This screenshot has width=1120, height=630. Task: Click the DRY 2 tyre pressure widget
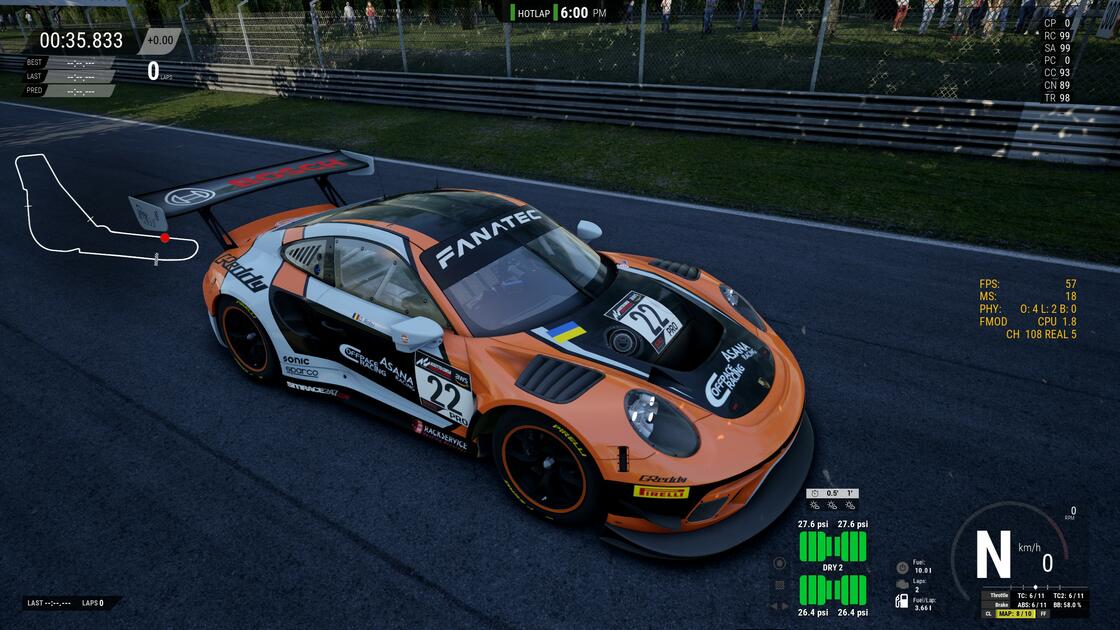point(832,567)
